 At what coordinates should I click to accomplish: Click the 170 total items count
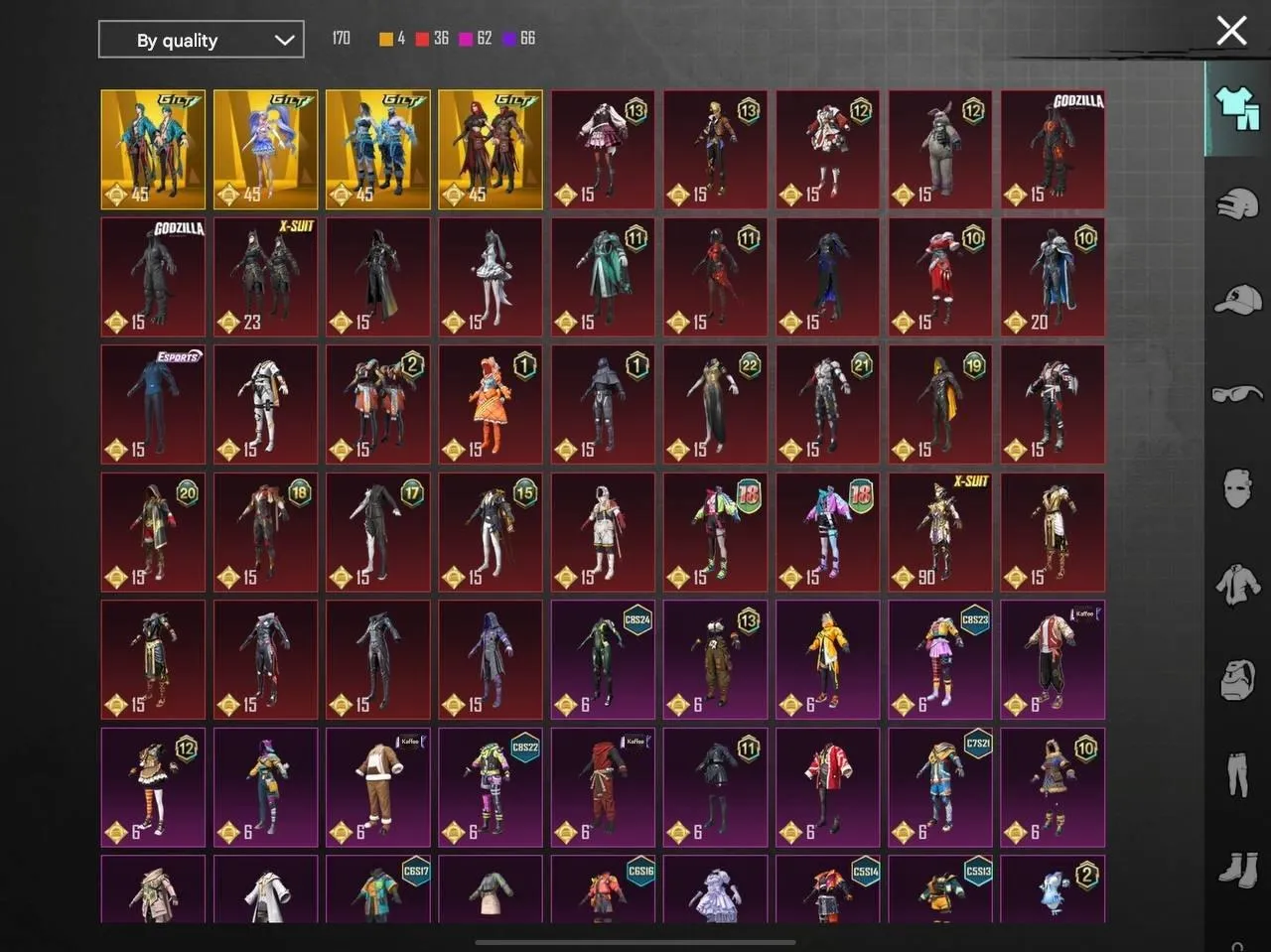[x=341, y=38]
